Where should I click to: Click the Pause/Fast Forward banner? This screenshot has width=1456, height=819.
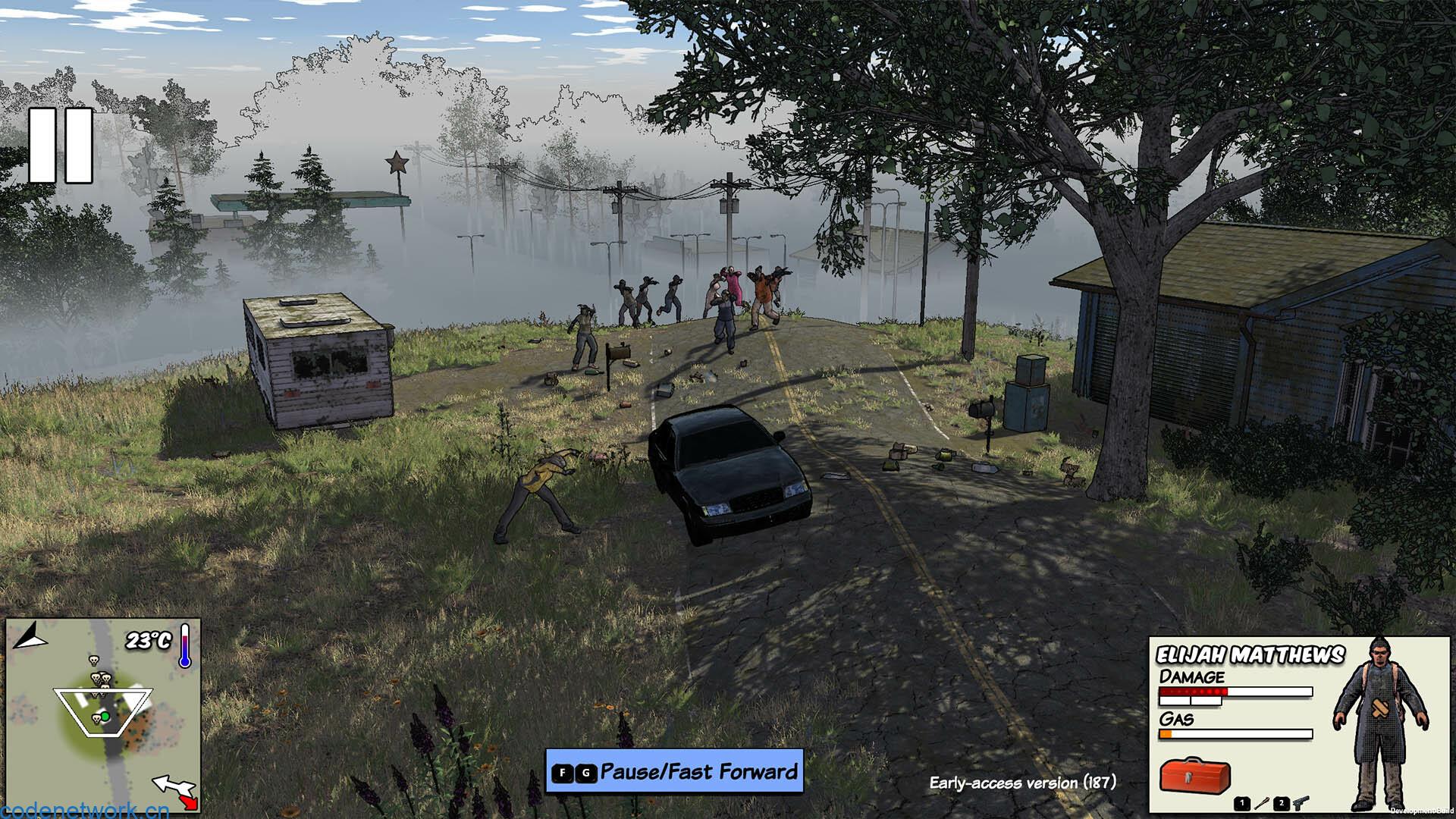click(674, 772)
